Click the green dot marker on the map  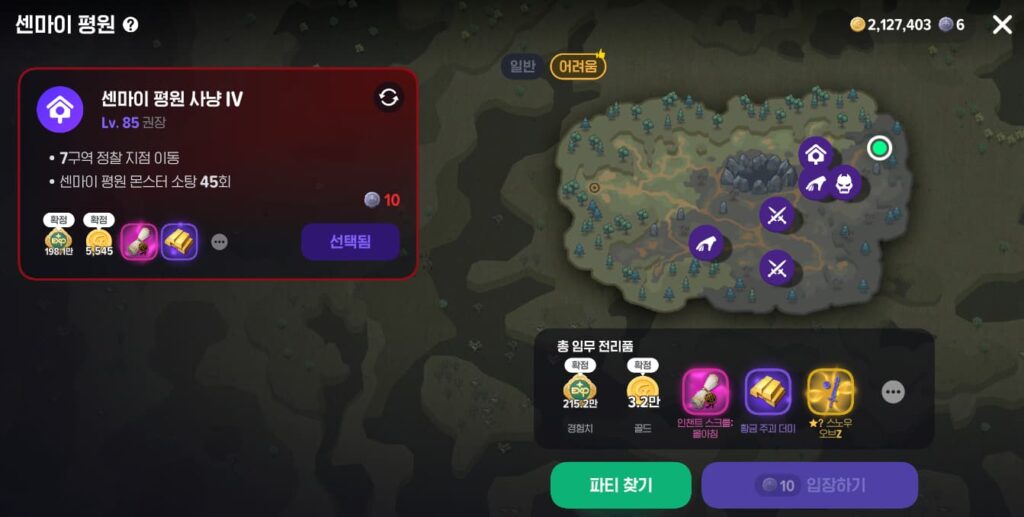pos(879,149)
